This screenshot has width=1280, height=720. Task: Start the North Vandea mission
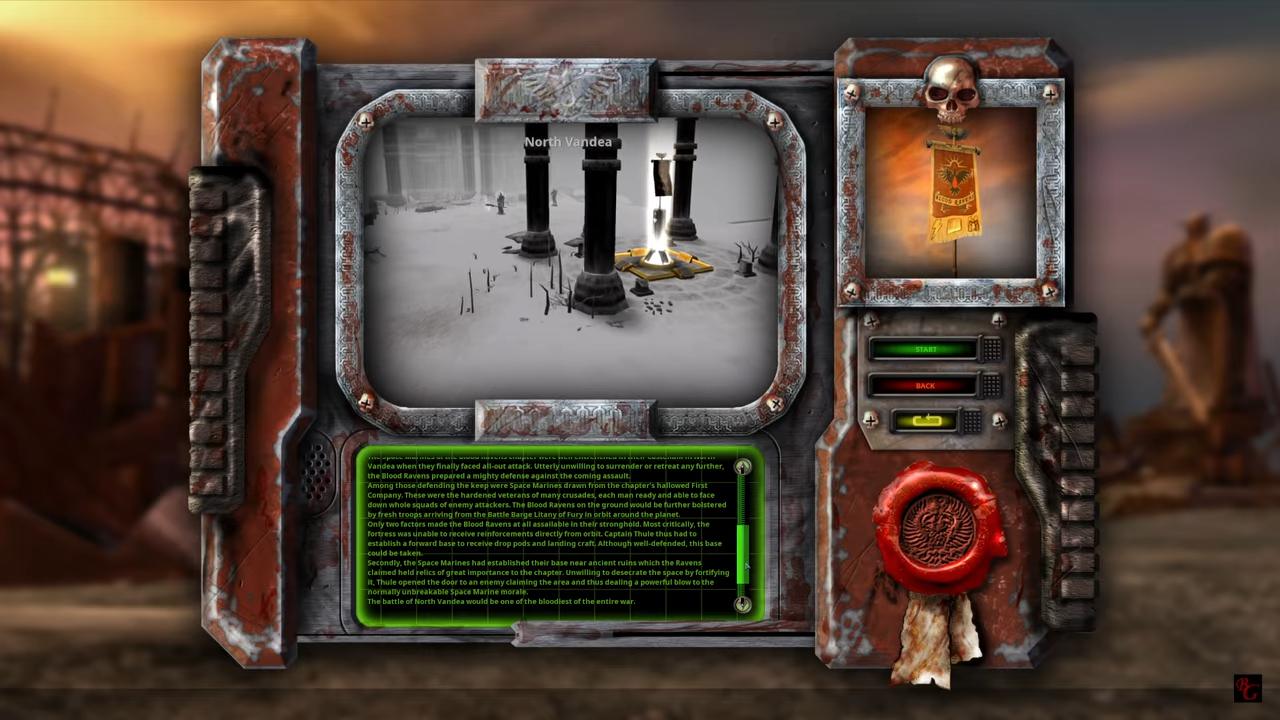pyautogui.click(x=924, y=349)
